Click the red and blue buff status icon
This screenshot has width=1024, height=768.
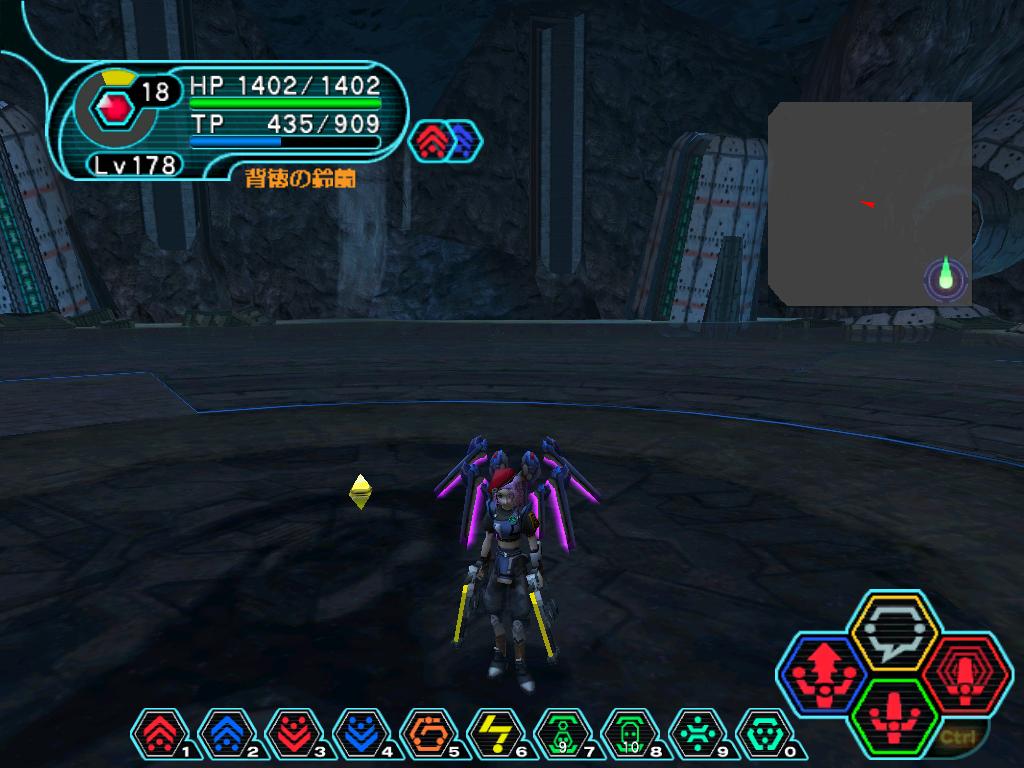pos(445,141)
